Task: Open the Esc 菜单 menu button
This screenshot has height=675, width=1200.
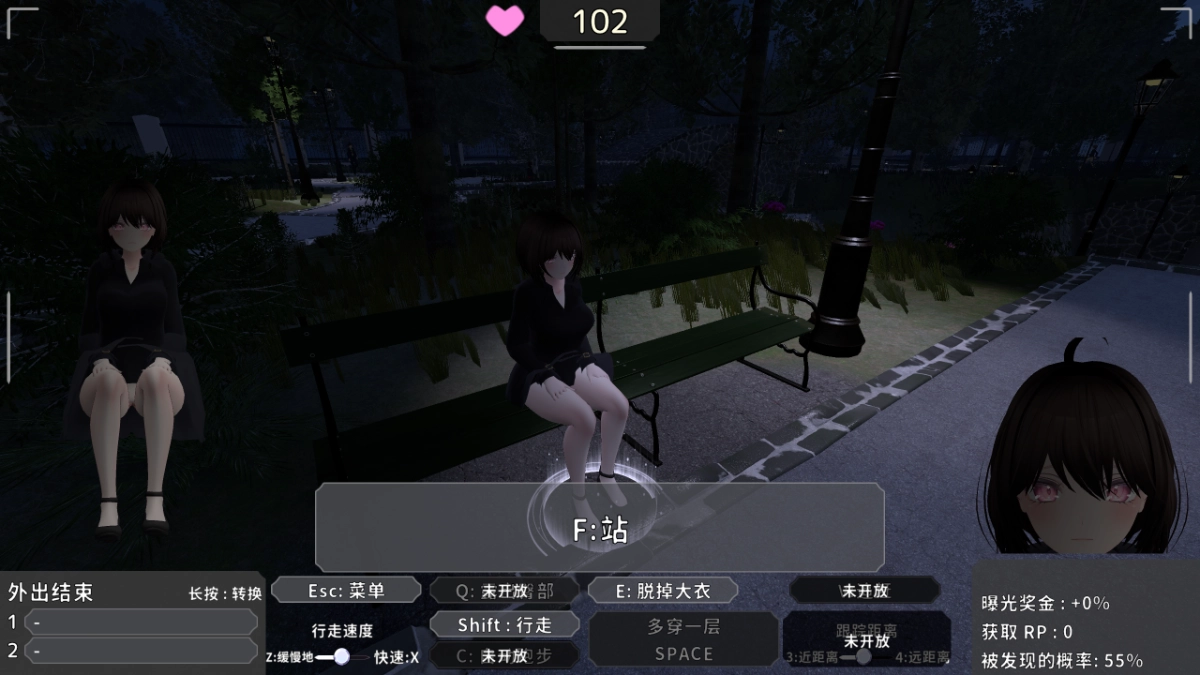Action: (x=346, y=590)
